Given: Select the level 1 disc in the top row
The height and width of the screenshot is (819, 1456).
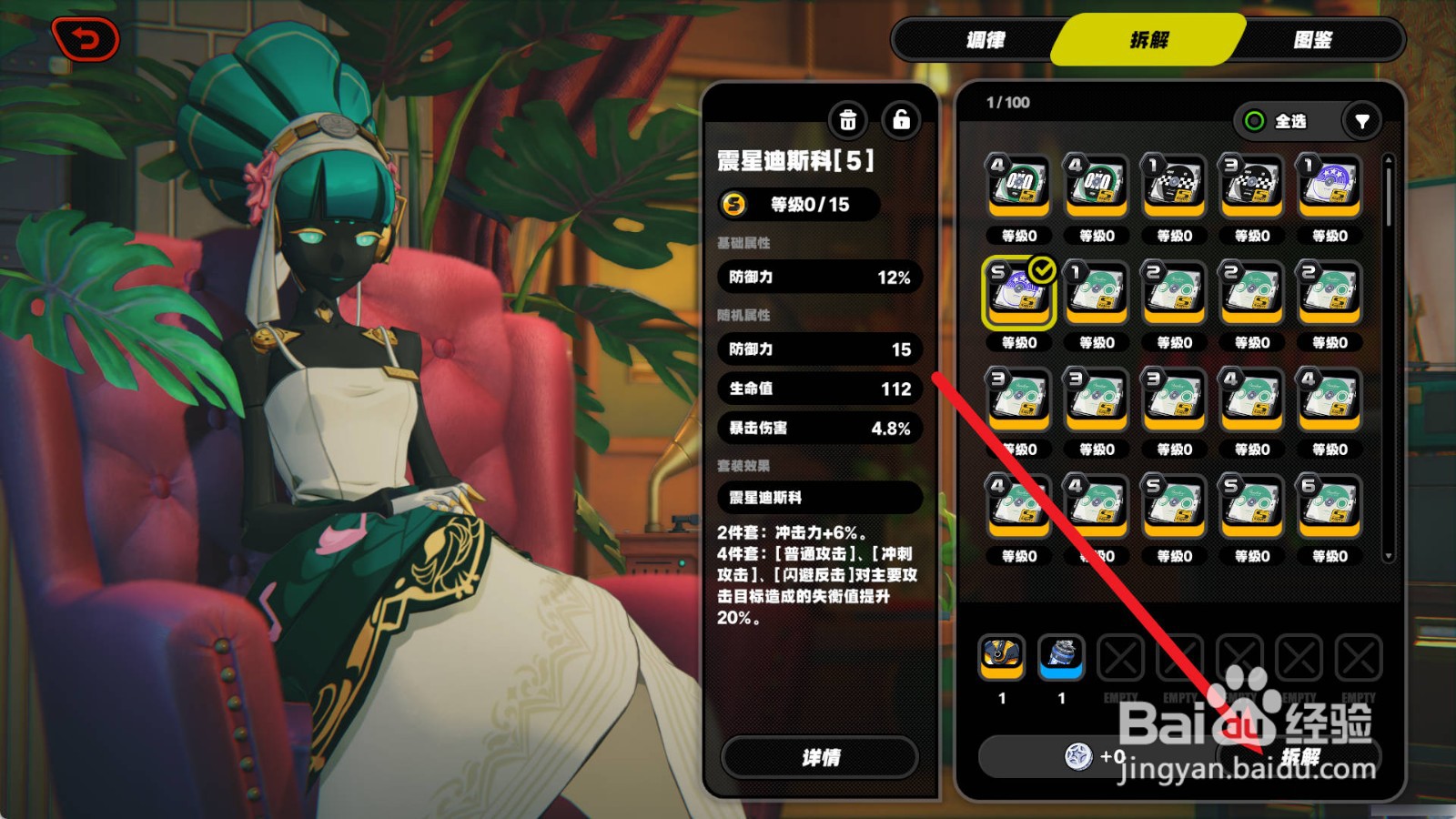Looking at the screenshot, I should click(x=1174, y=187).
